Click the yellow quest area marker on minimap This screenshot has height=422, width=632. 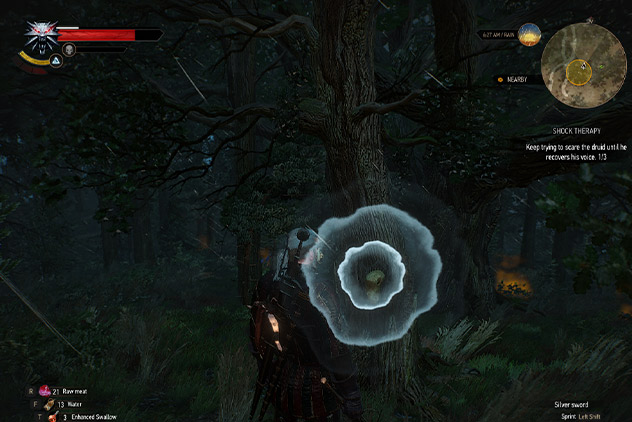click(x=577, y=71)
